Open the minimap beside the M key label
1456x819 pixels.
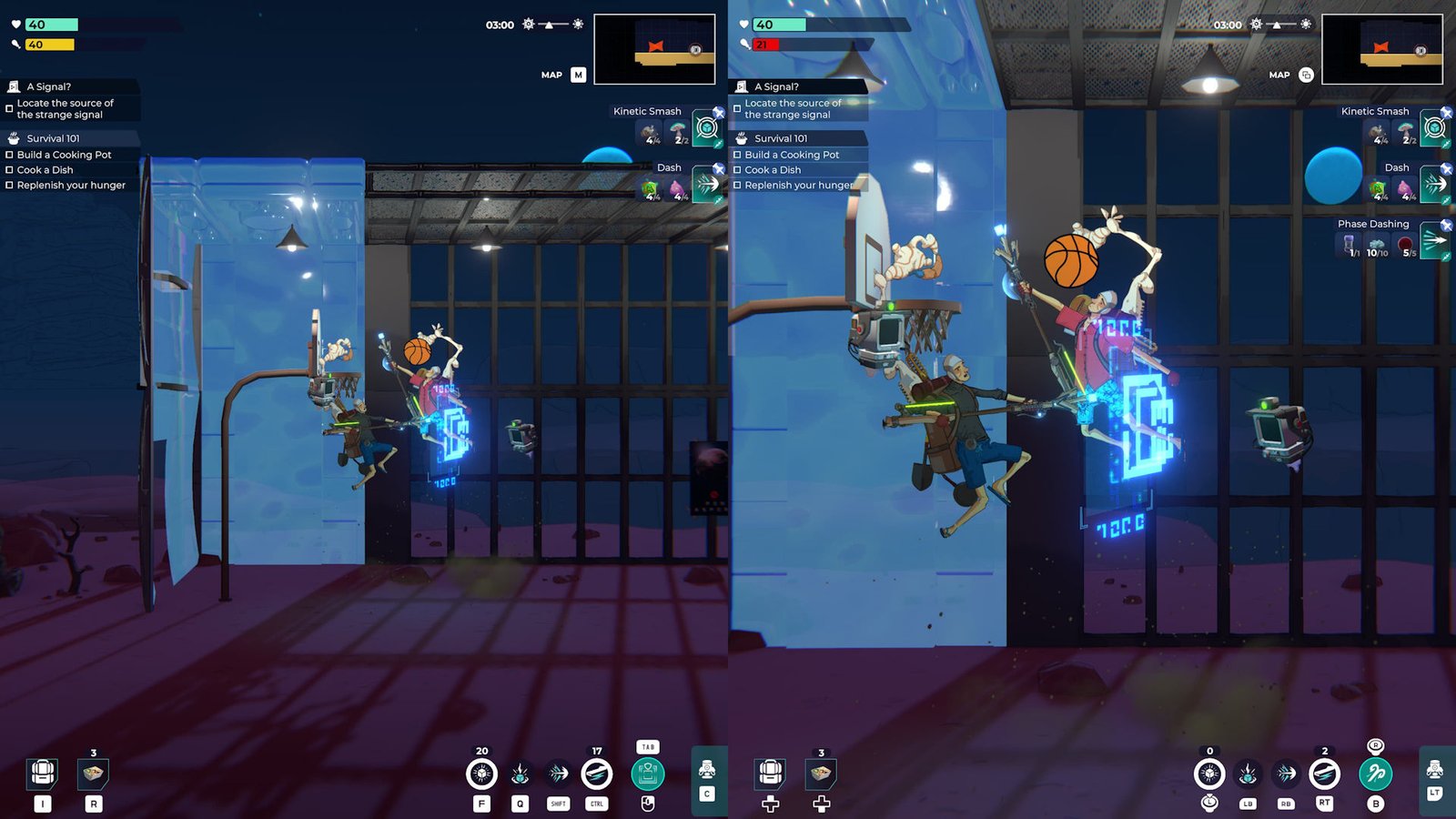pos(653,49)
